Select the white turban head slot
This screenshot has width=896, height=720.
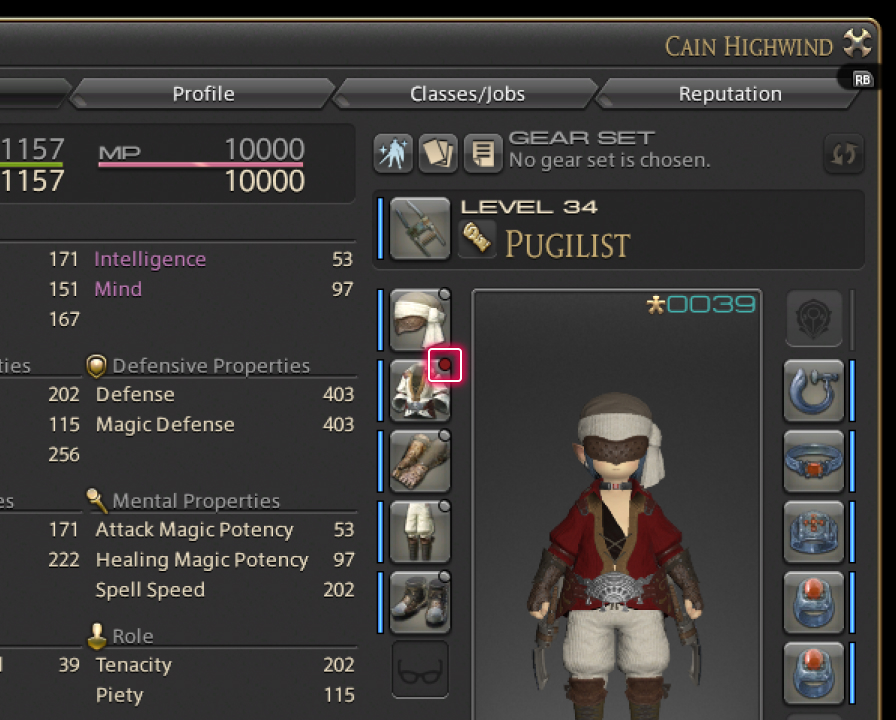[419, 319]
